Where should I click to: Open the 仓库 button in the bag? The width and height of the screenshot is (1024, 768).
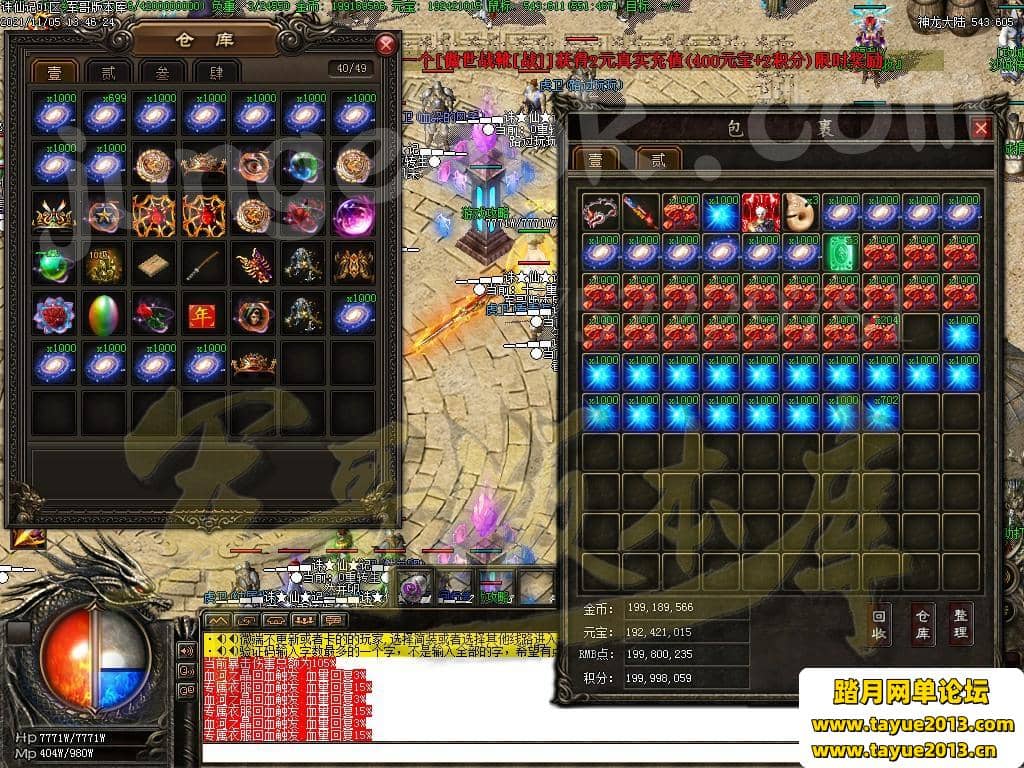pos(921,626)
